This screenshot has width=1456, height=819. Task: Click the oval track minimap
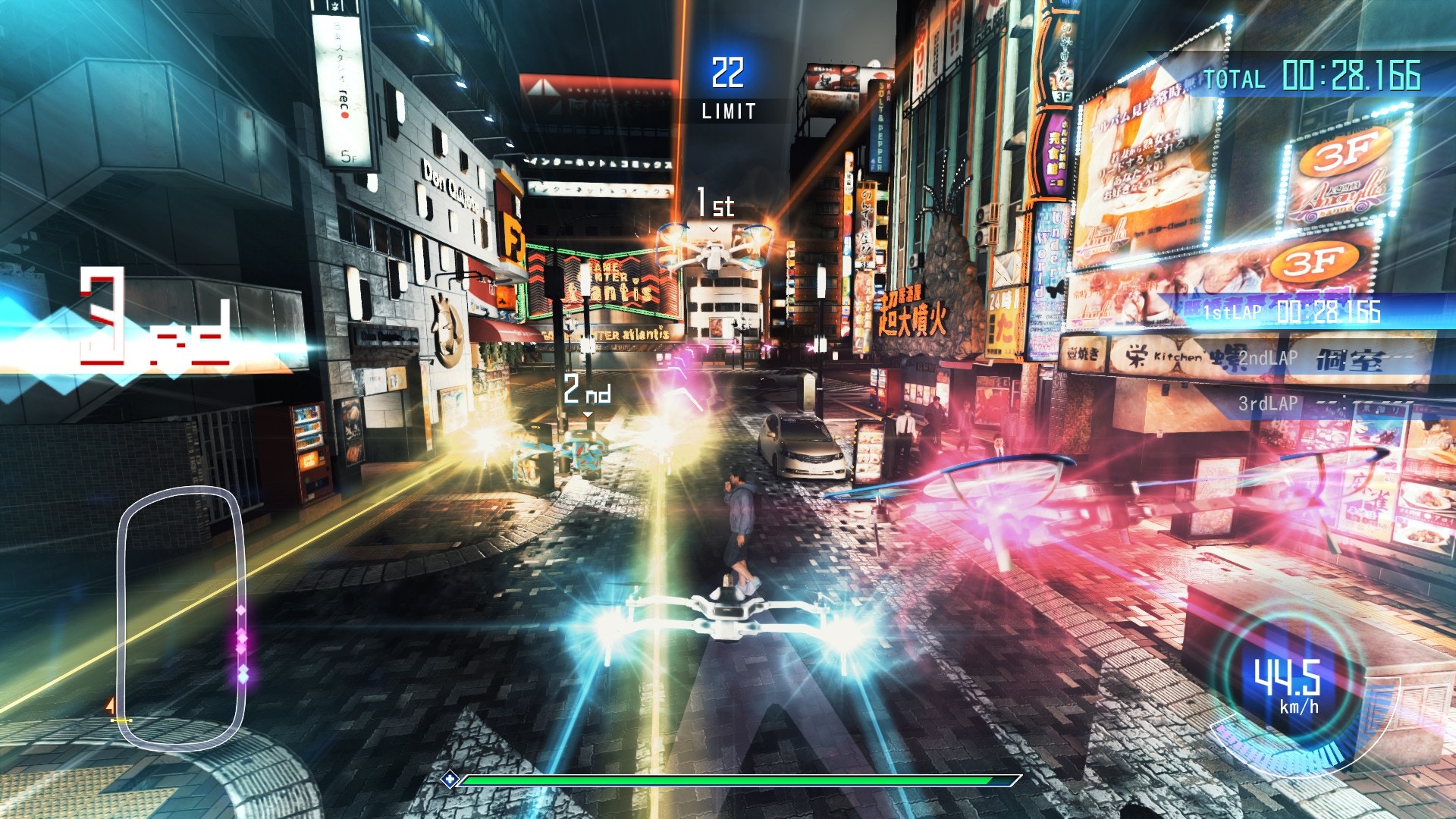point(180,618)
